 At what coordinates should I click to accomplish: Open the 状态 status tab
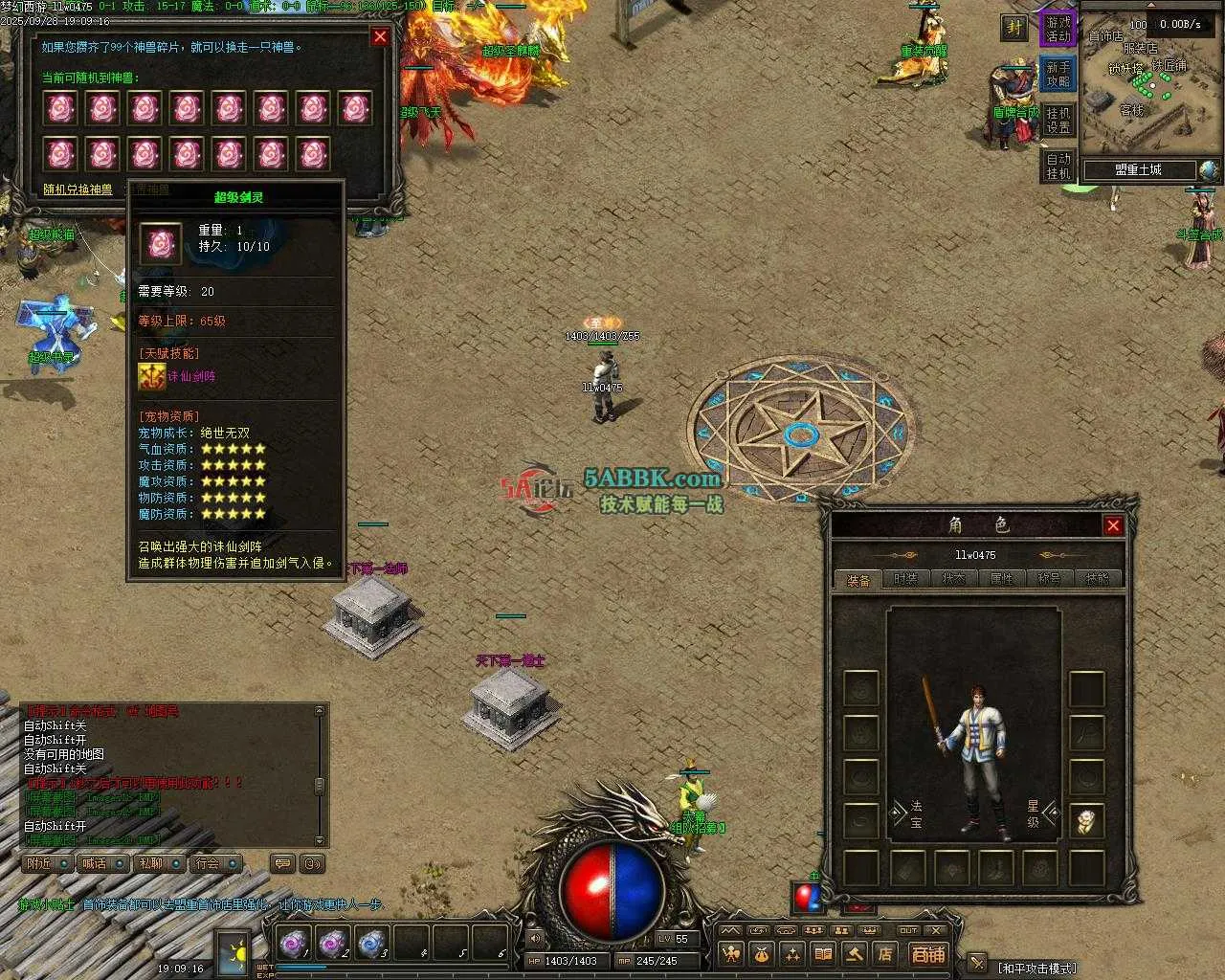(x=953, y=579)
